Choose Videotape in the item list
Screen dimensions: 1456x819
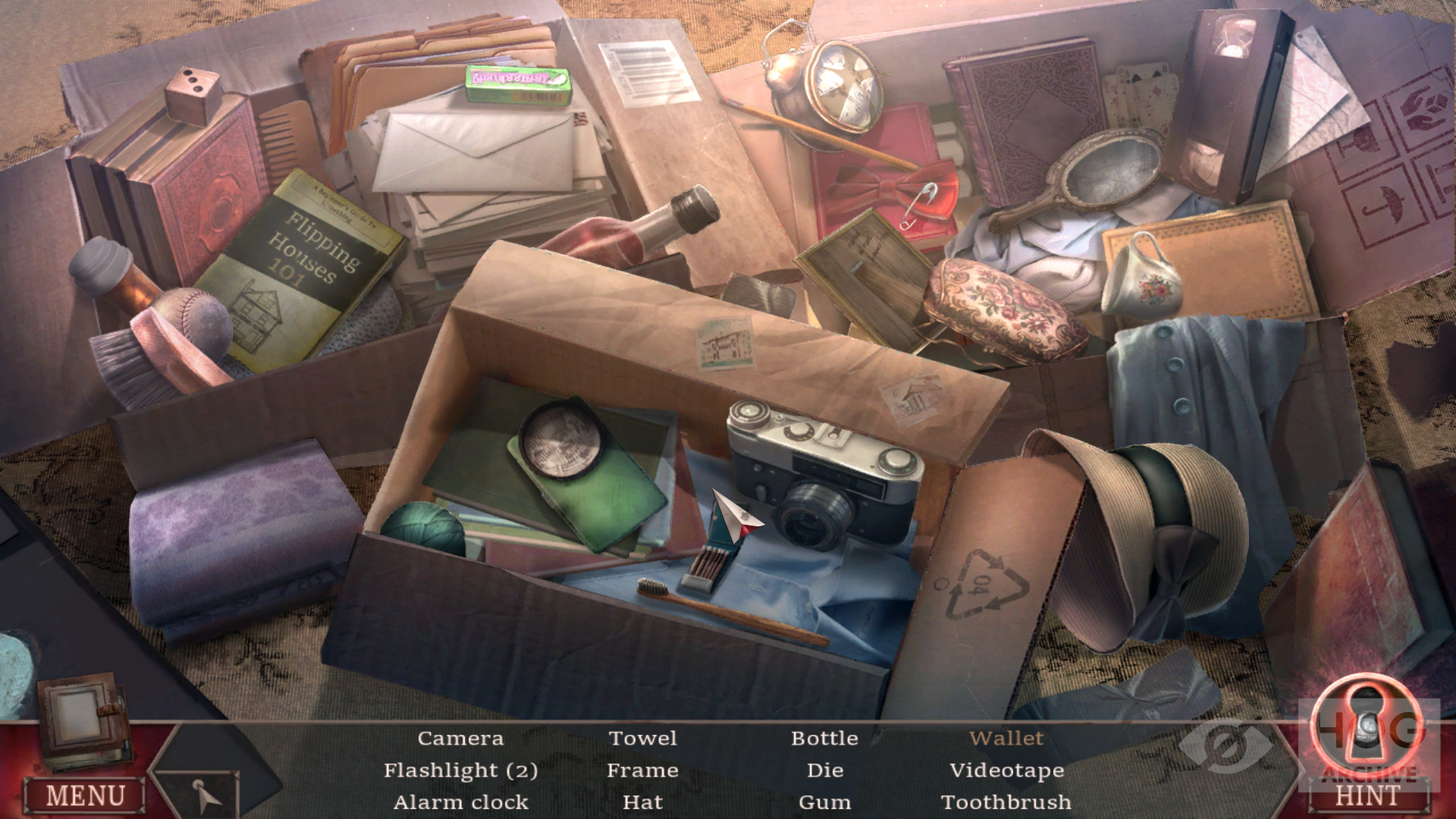(x=1006, y=770)
